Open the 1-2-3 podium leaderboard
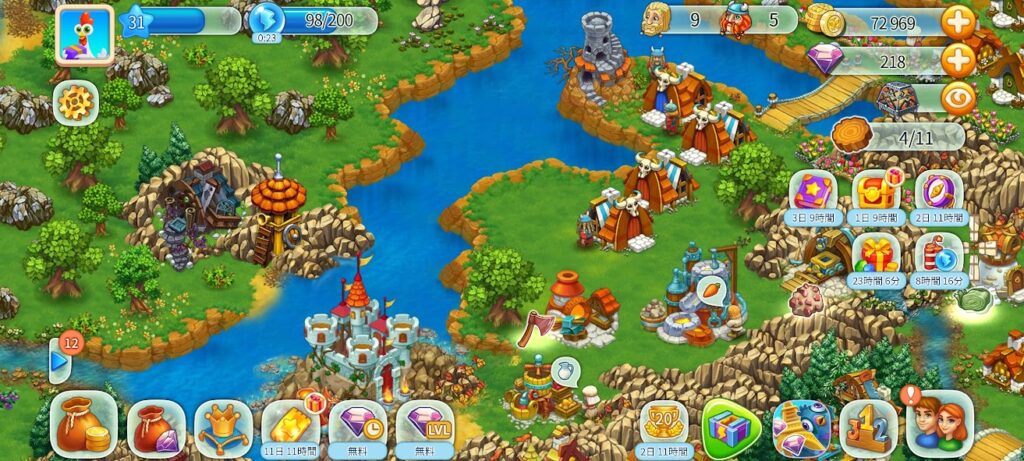This screenshot has height=461, width=1024. coord(868,427)
